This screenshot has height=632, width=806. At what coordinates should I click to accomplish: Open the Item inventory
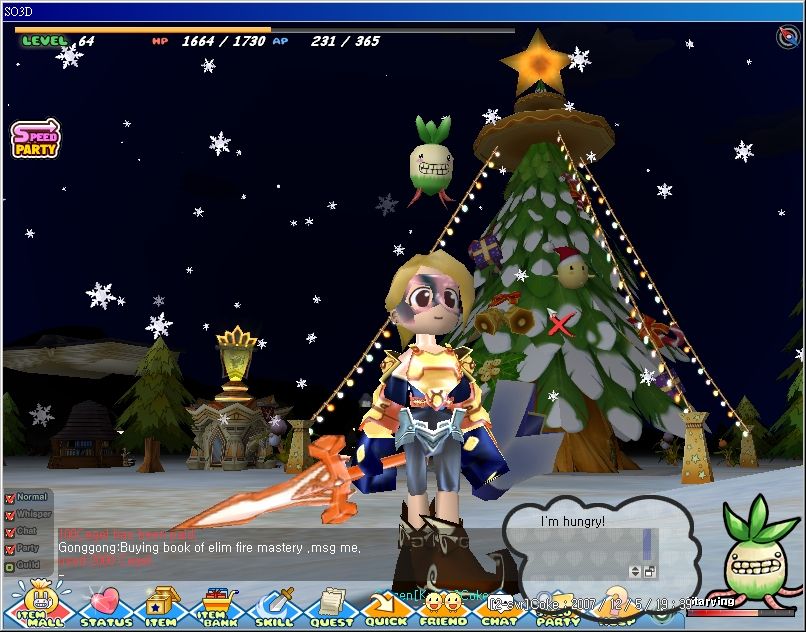coord(160,607)
